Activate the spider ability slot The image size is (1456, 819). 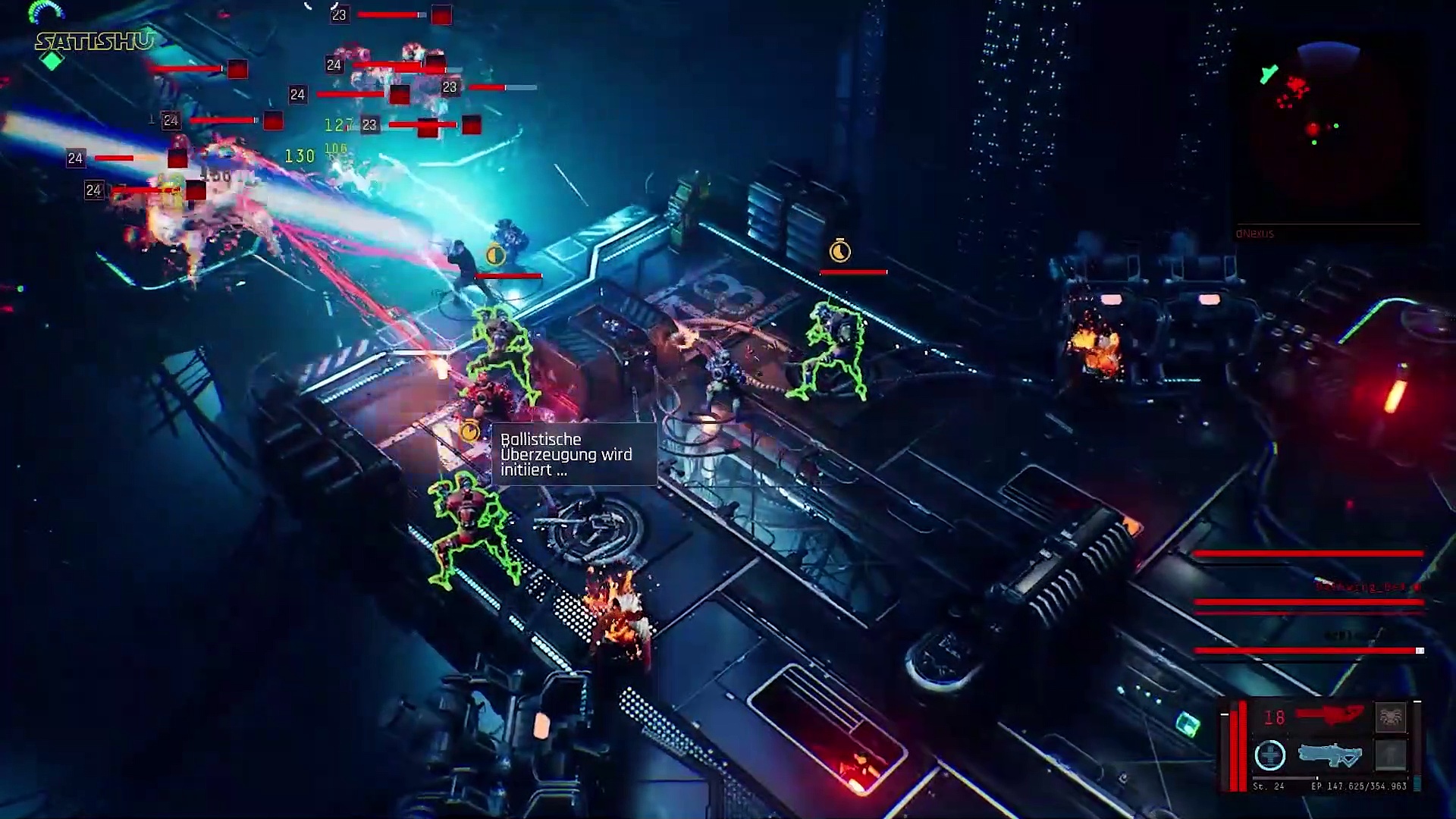(1390, 717)
